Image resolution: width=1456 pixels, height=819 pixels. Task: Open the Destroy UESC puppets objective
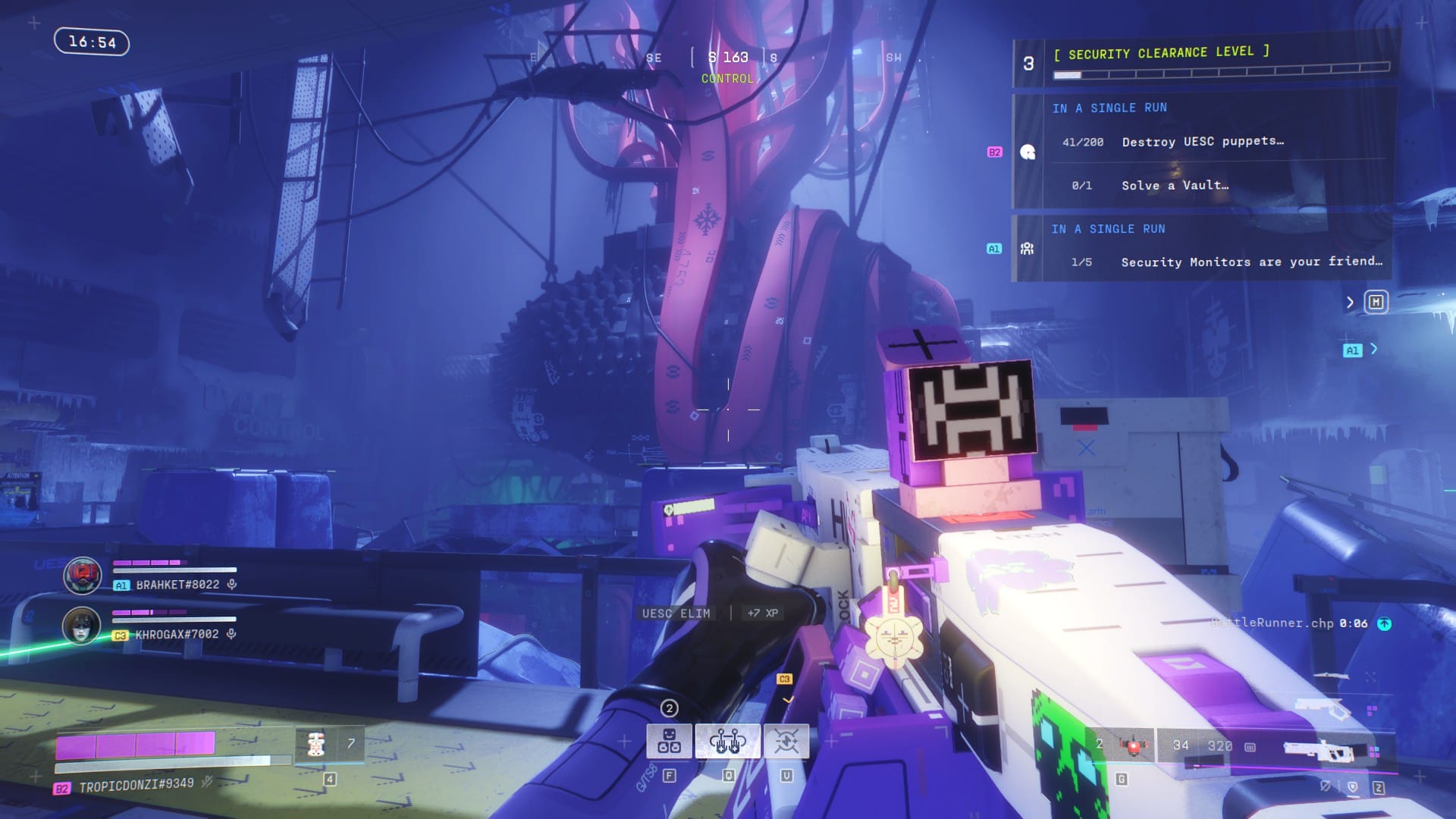(1202, 142)
